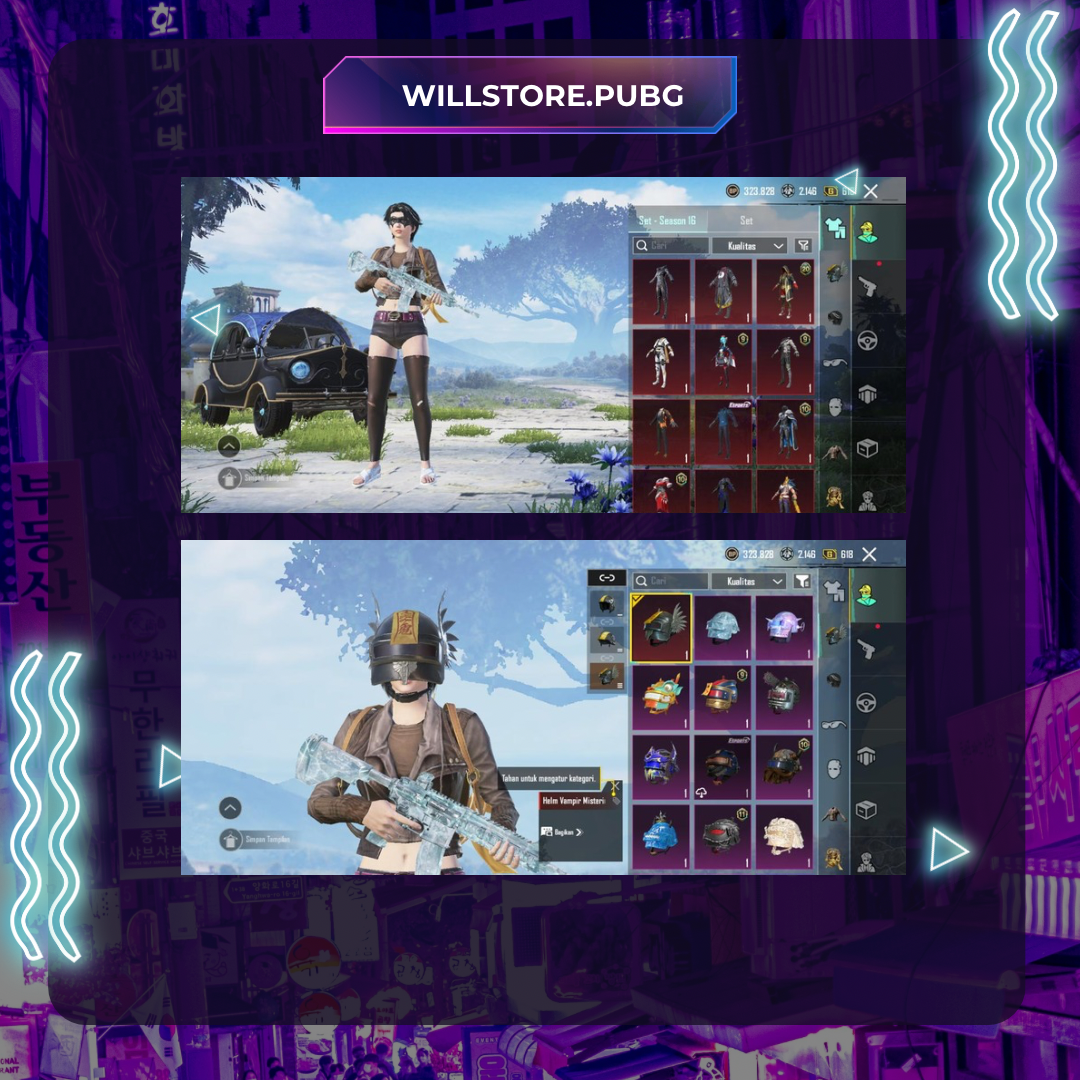Select the hooded outfit with level 20 badge

[786, 291]
